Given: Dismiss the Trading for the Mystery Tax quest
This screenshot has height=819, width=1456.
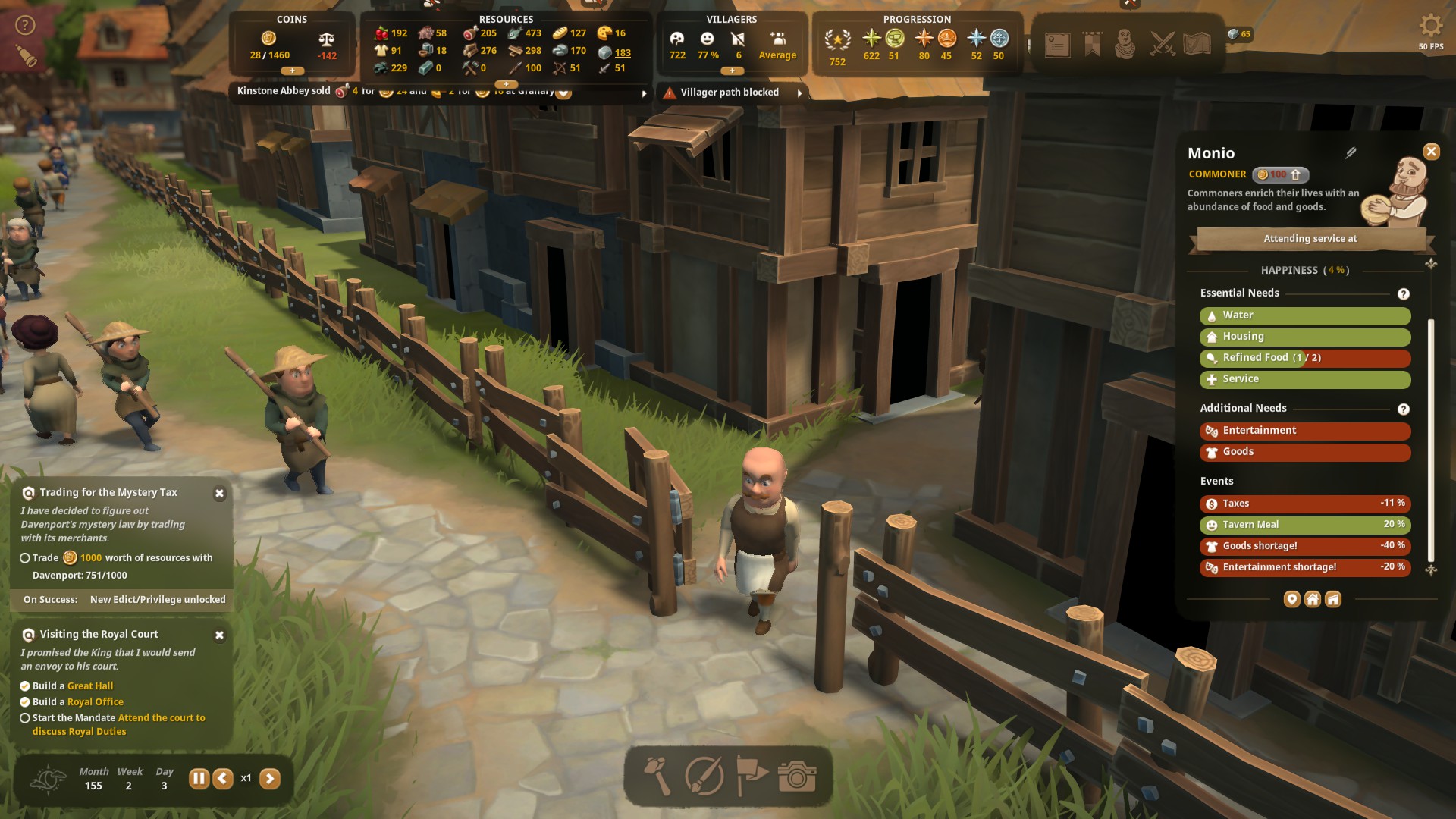Looking at the screenshot, I should pos(219,494).
